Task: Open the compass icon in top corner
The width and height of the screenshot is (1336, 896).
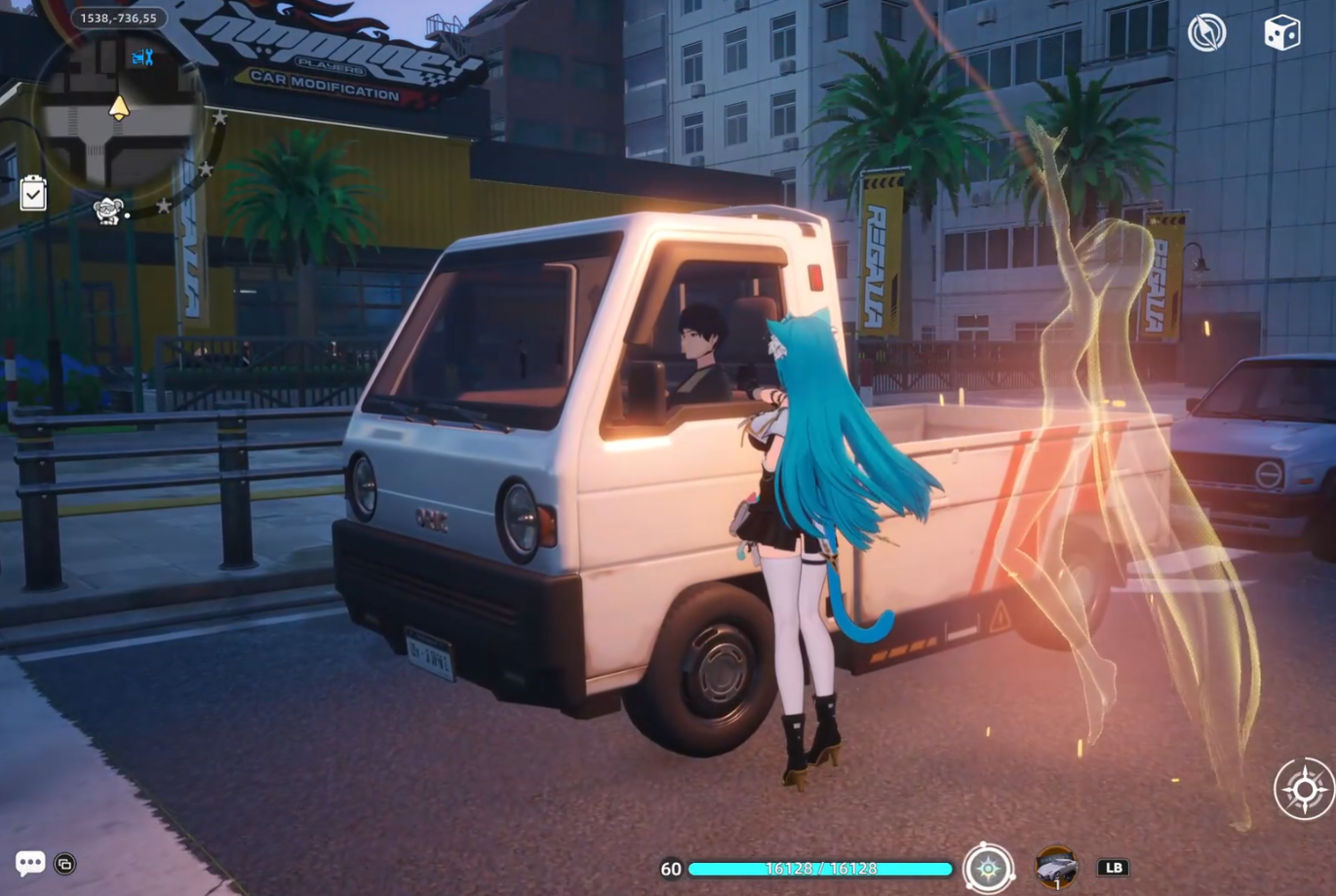Action: (x=1206, y=33)
